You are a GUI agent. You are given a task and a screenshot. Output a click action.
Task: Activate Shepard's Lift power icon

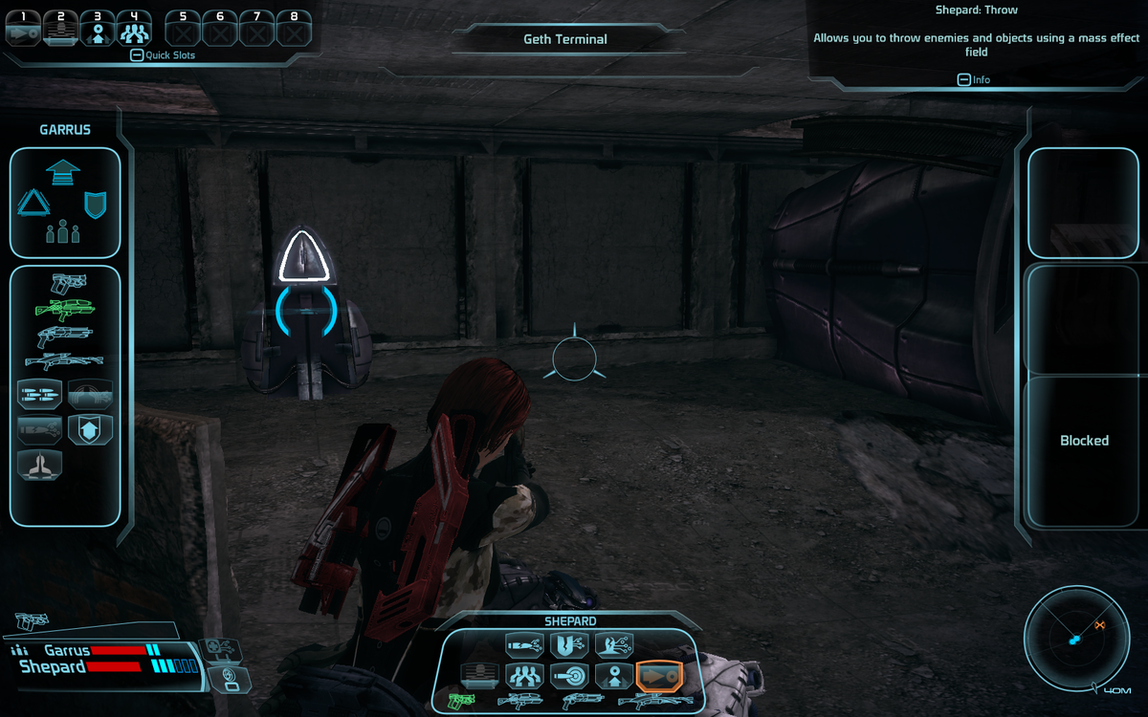pos(614,676)
